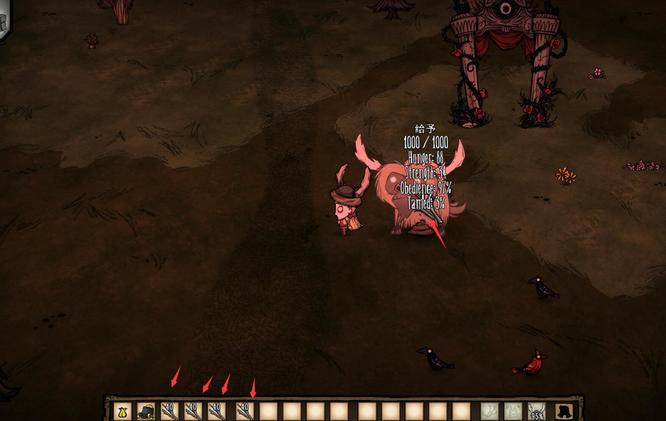Select the golden item in the first inventory slot

122,411
